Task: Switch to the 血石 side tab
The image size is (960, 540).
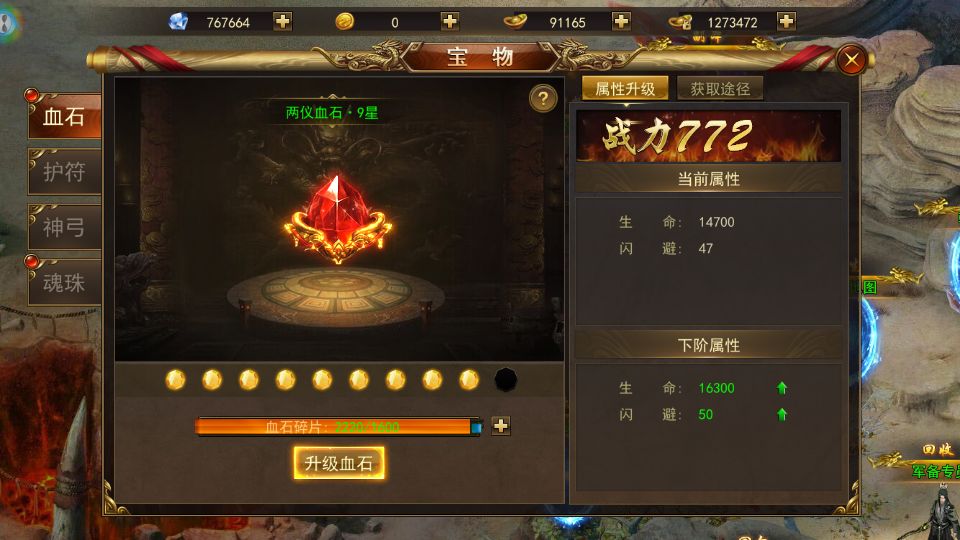Action: pyautogui.click(x=64, y=117)
